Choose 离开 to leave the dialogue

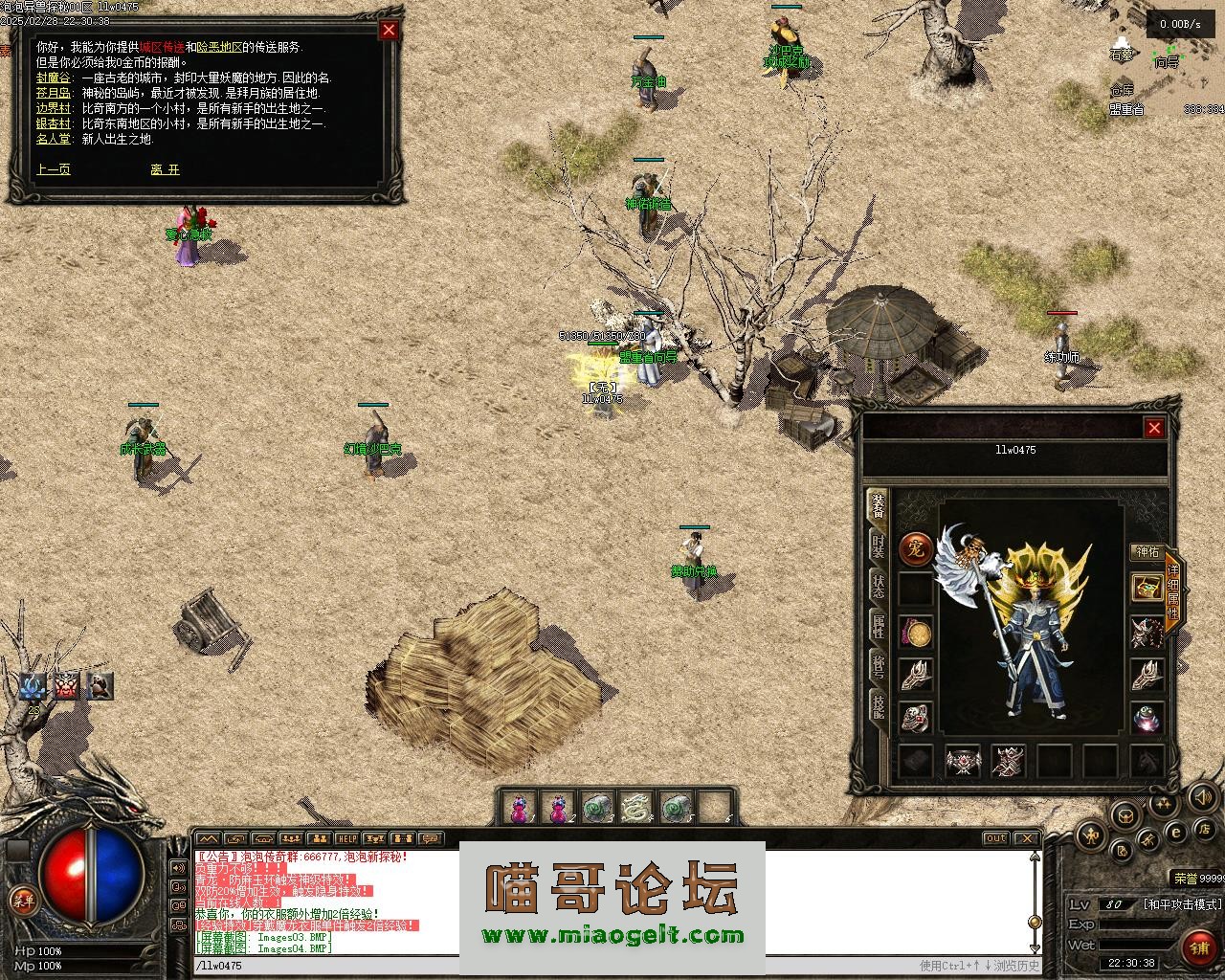(165, 169)
